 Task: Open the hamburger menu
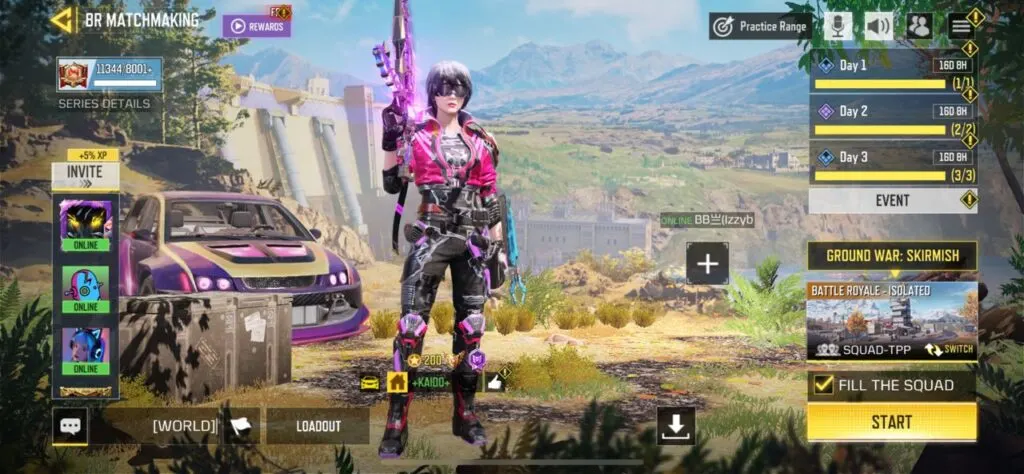pyautogui.click(x=961, y=26)
